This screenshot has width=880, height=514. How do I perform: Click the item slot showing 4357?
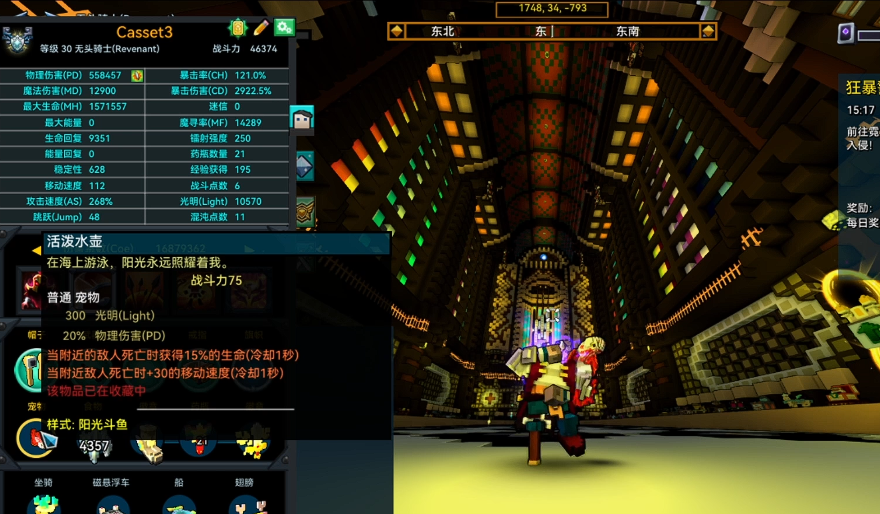point(94,444)
